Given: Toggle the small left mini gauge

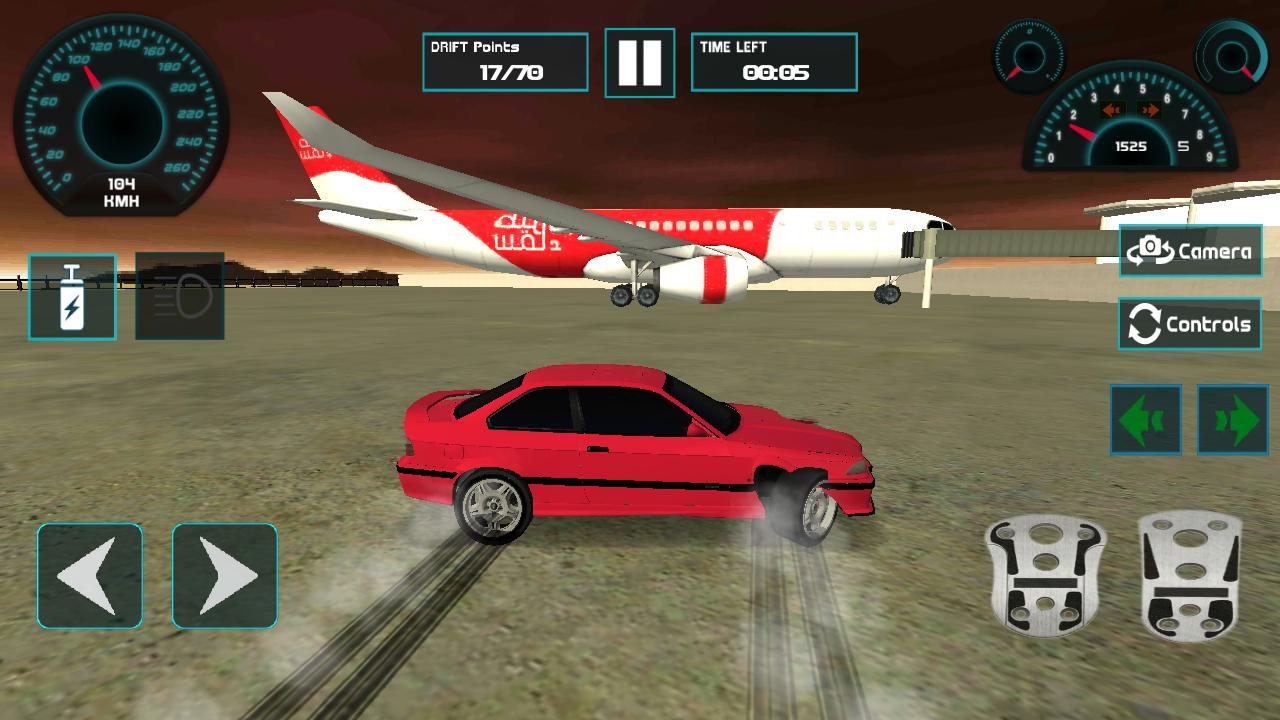Looking at the screenshot, I should point(1030,55).
